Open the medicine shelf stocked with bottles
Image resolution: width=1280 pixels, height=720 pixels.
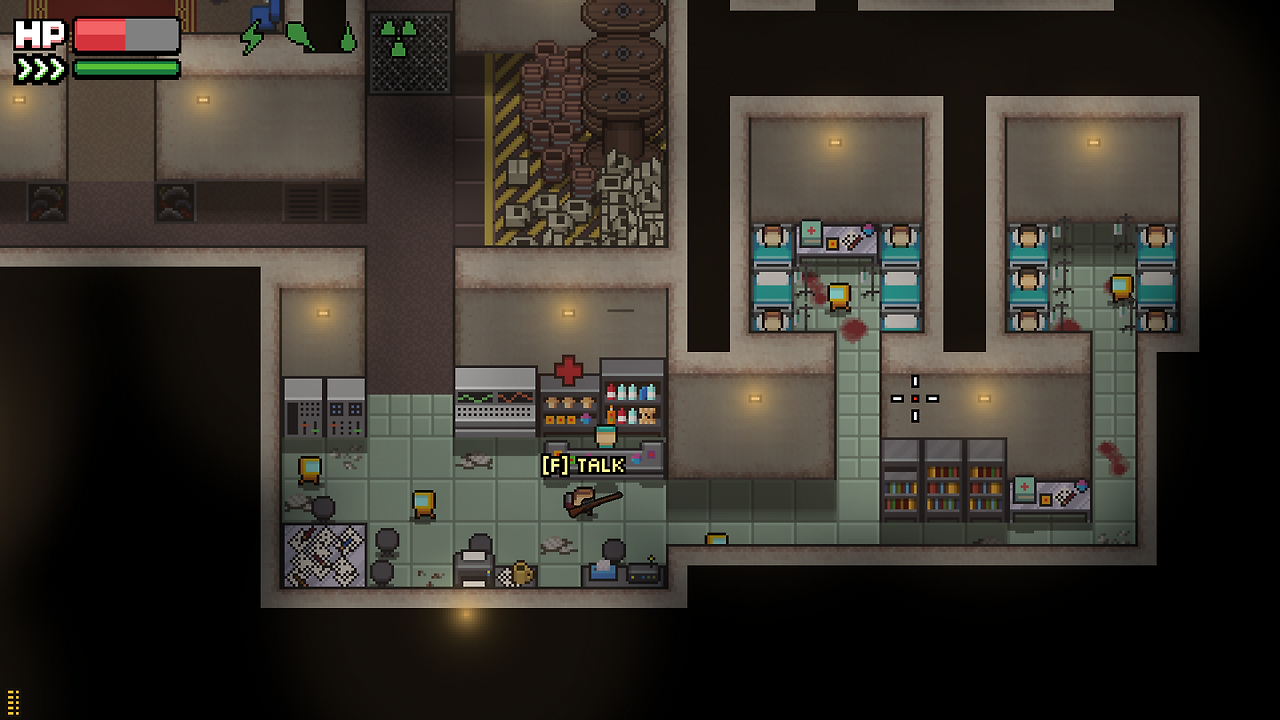pyautogui.click(x=632, y=400)
